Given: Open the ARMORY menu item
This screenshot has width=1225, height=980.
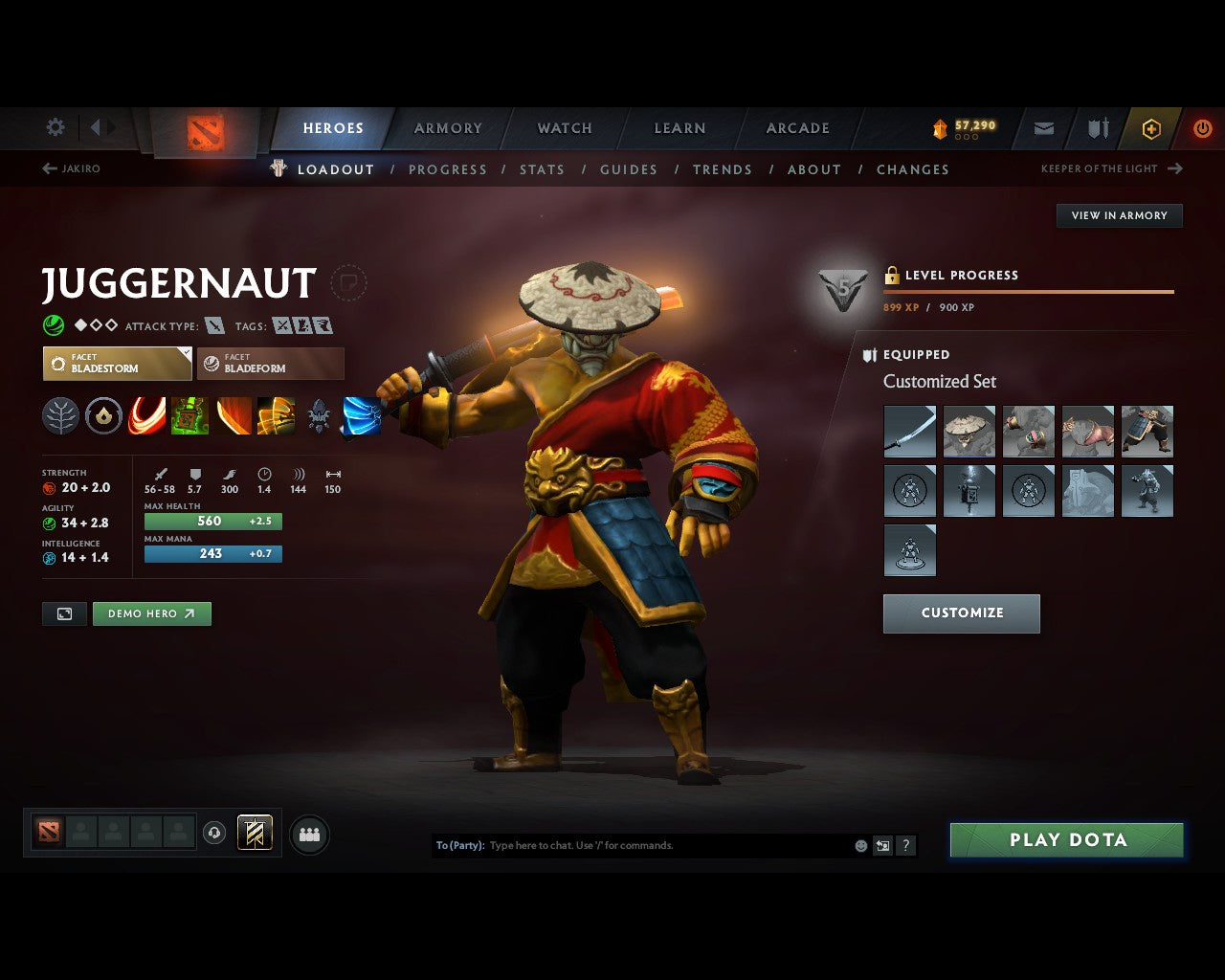Looking at the screenshot, I should pyautogui.click(x=448, y=127).
